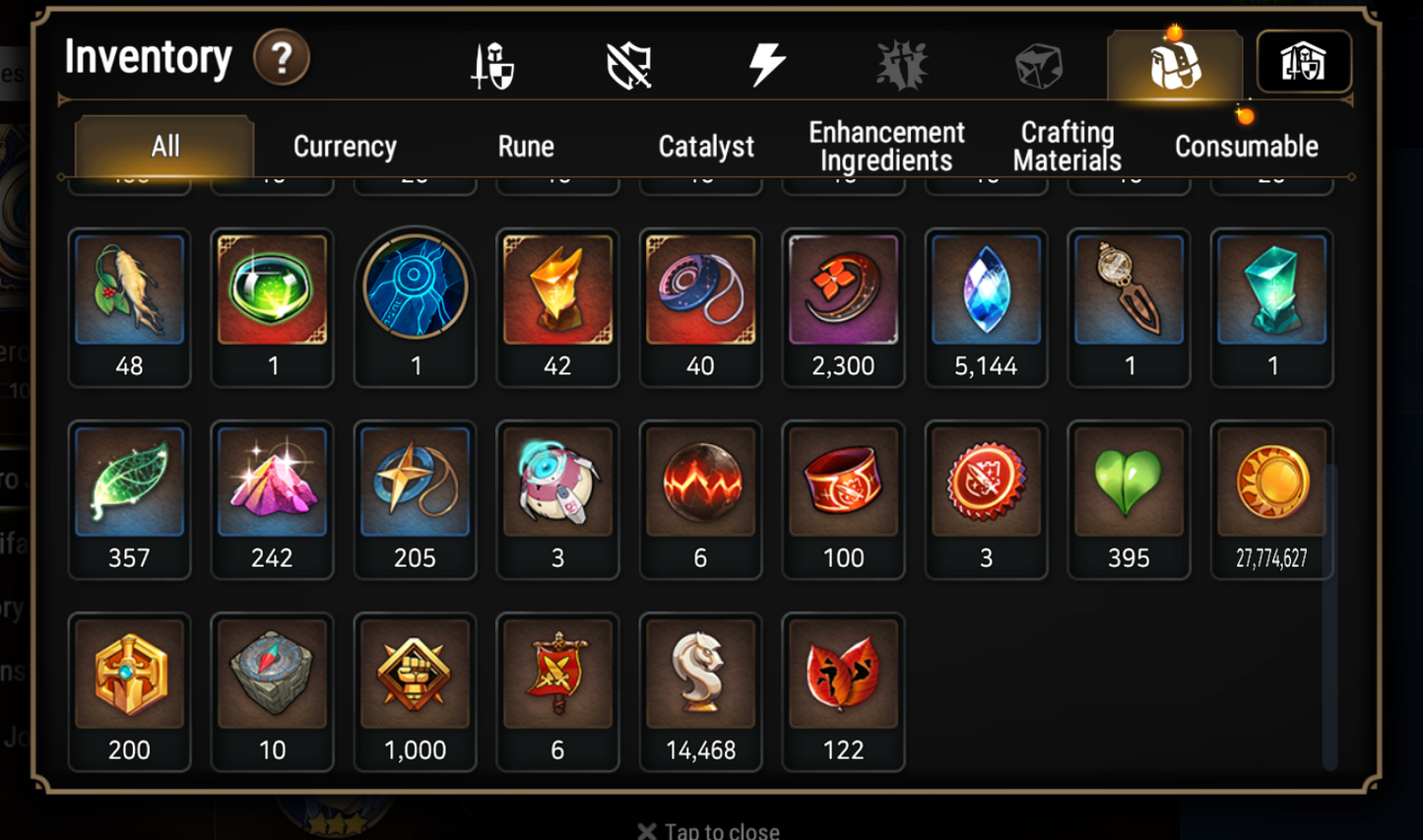Open the fortress storage icon on the right
The height and width of the screenshot is (840, 1423).
pyautogui.click(x=1304, y=62)
